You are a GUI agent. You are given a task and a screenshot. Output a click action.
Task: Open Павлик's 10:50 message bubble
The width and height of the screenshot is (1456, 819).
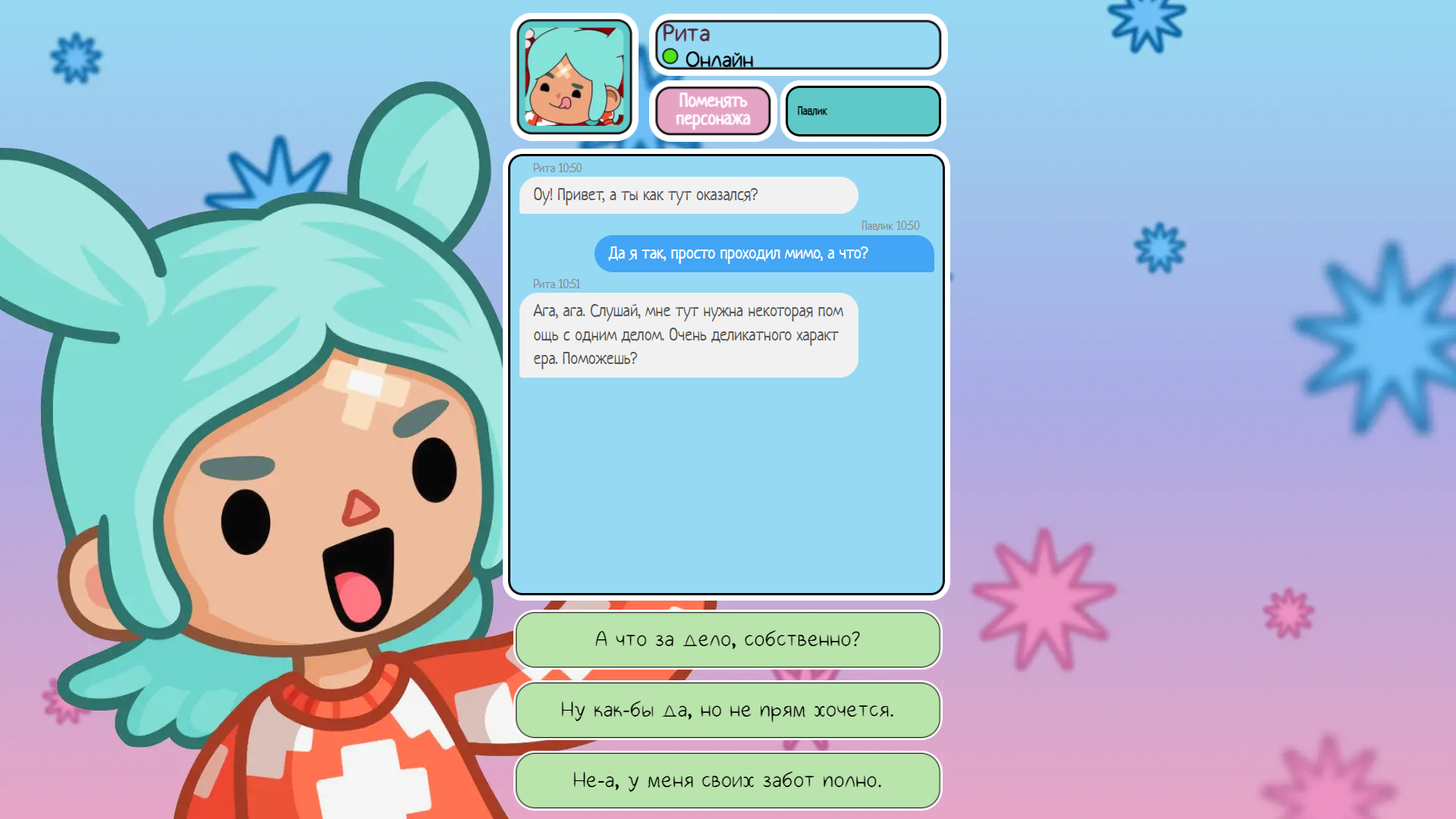tap(763, 254)
